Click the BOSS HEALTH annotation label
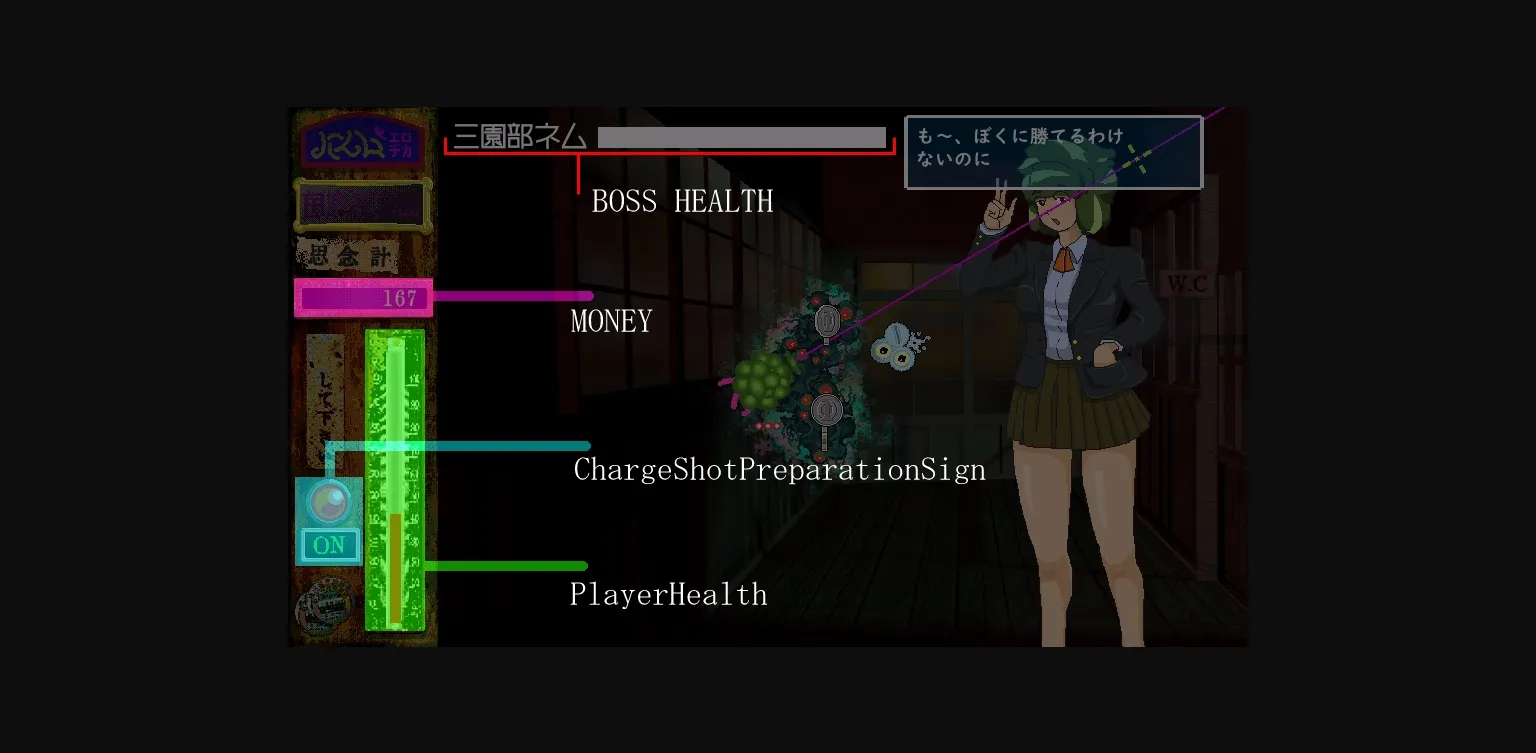The height and width of the screenshot is (753, 1536). tap(683, 202)
